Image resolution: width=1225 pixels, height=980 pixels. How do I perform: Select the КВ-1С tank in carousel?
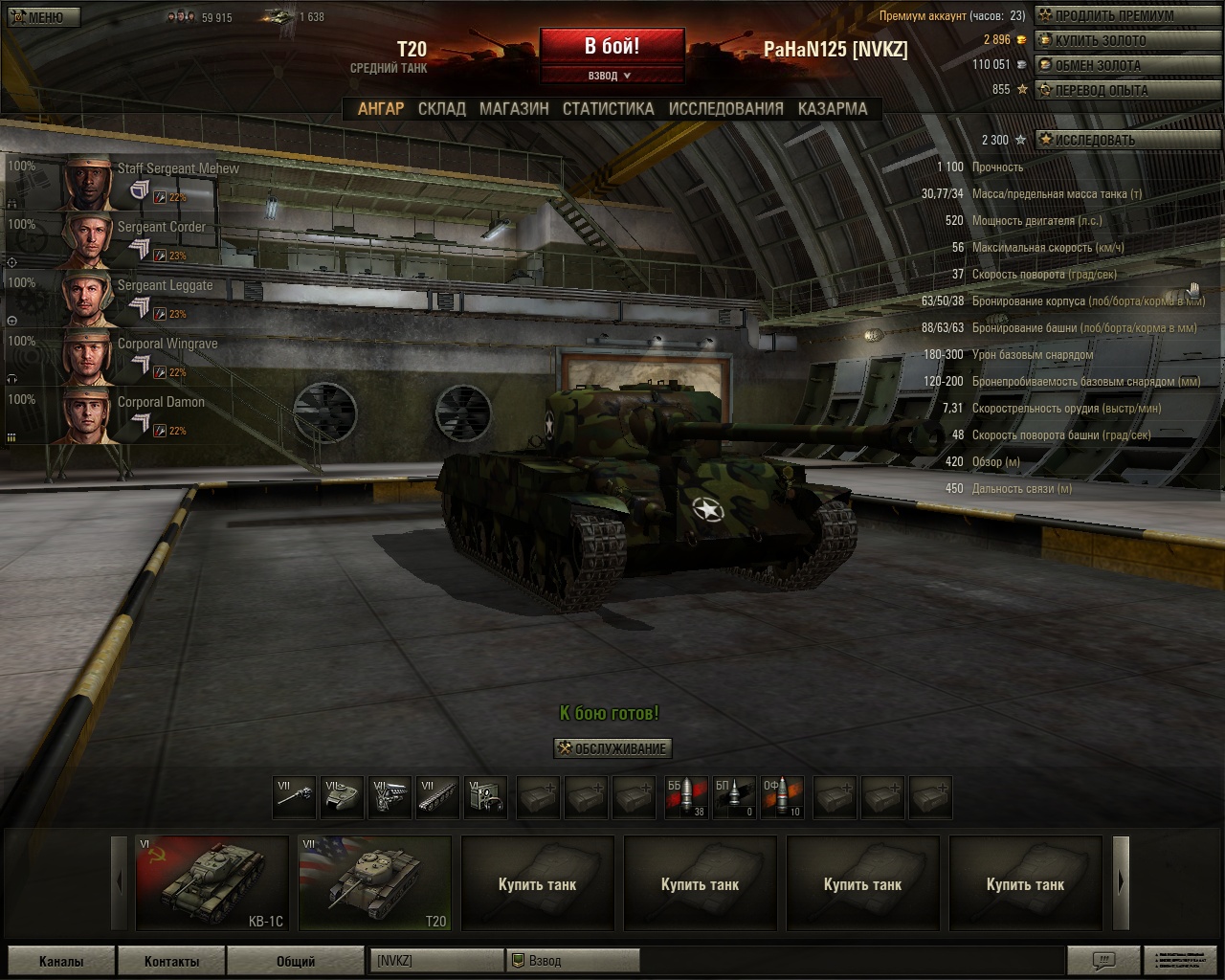coord(212,882)
